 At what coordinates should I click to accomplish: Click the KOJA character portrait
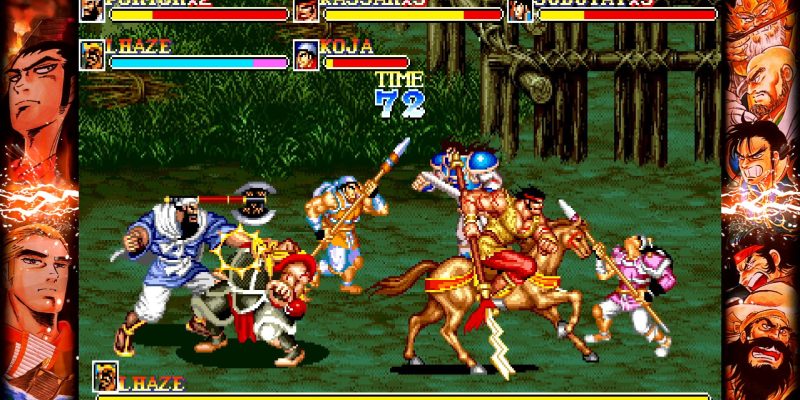coord(306,55)
